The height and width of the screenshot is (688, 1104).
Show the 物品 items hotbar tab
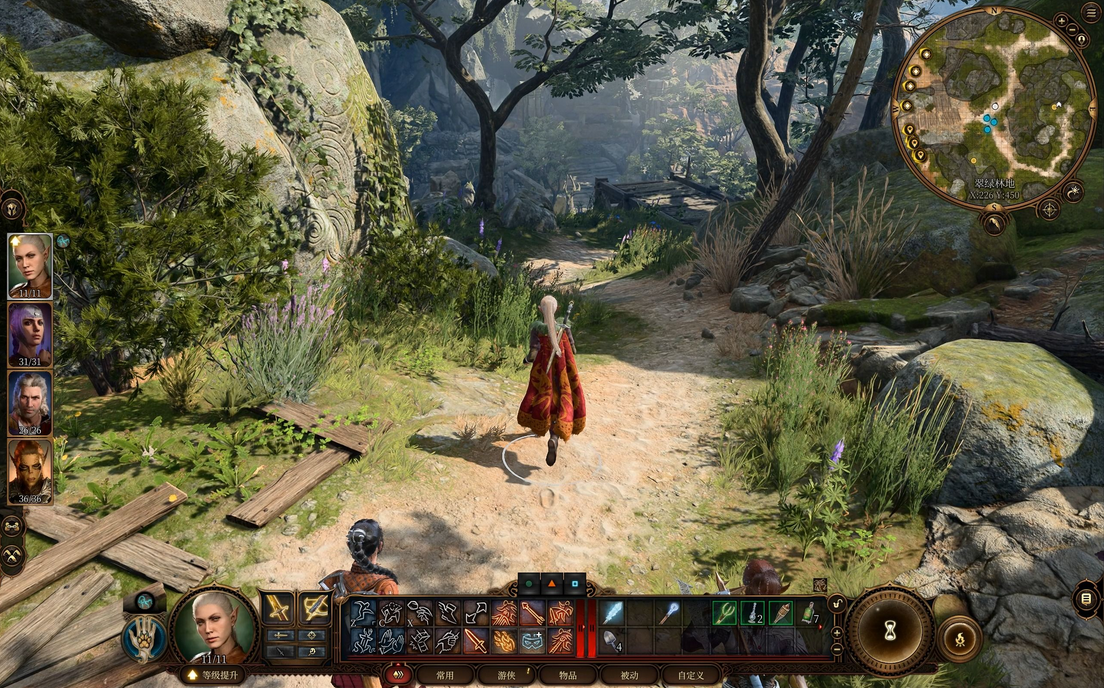pos(568,675)
